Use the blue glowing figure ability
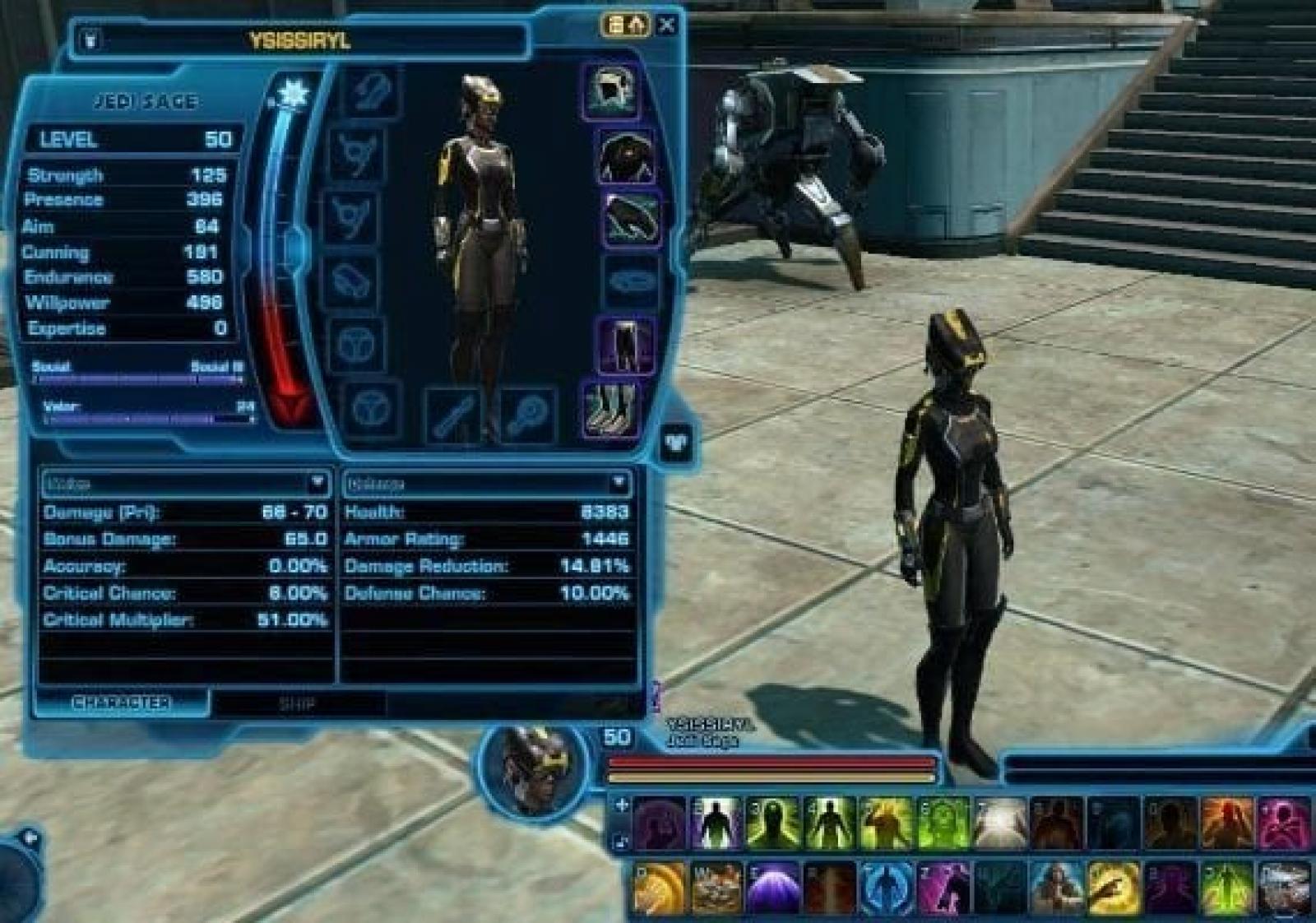Viewport: 1316px width, 923px height. [x=886, y=889]
